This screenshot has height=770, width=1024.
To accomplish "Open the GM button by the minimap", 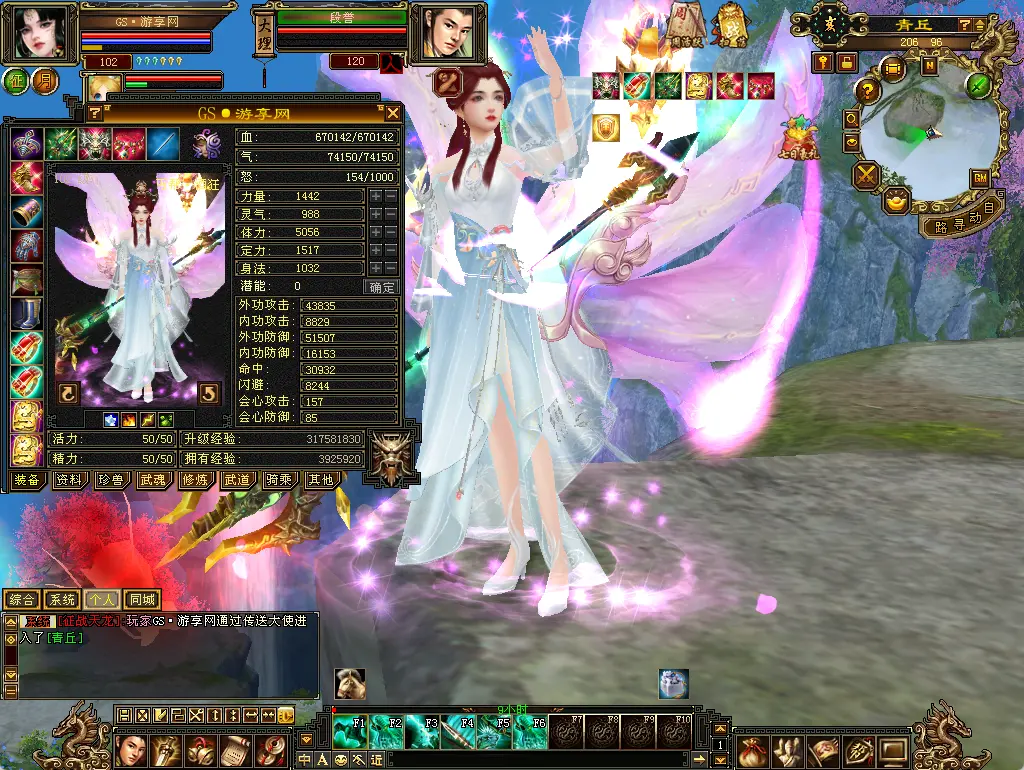I will click(x=981, y=178).
